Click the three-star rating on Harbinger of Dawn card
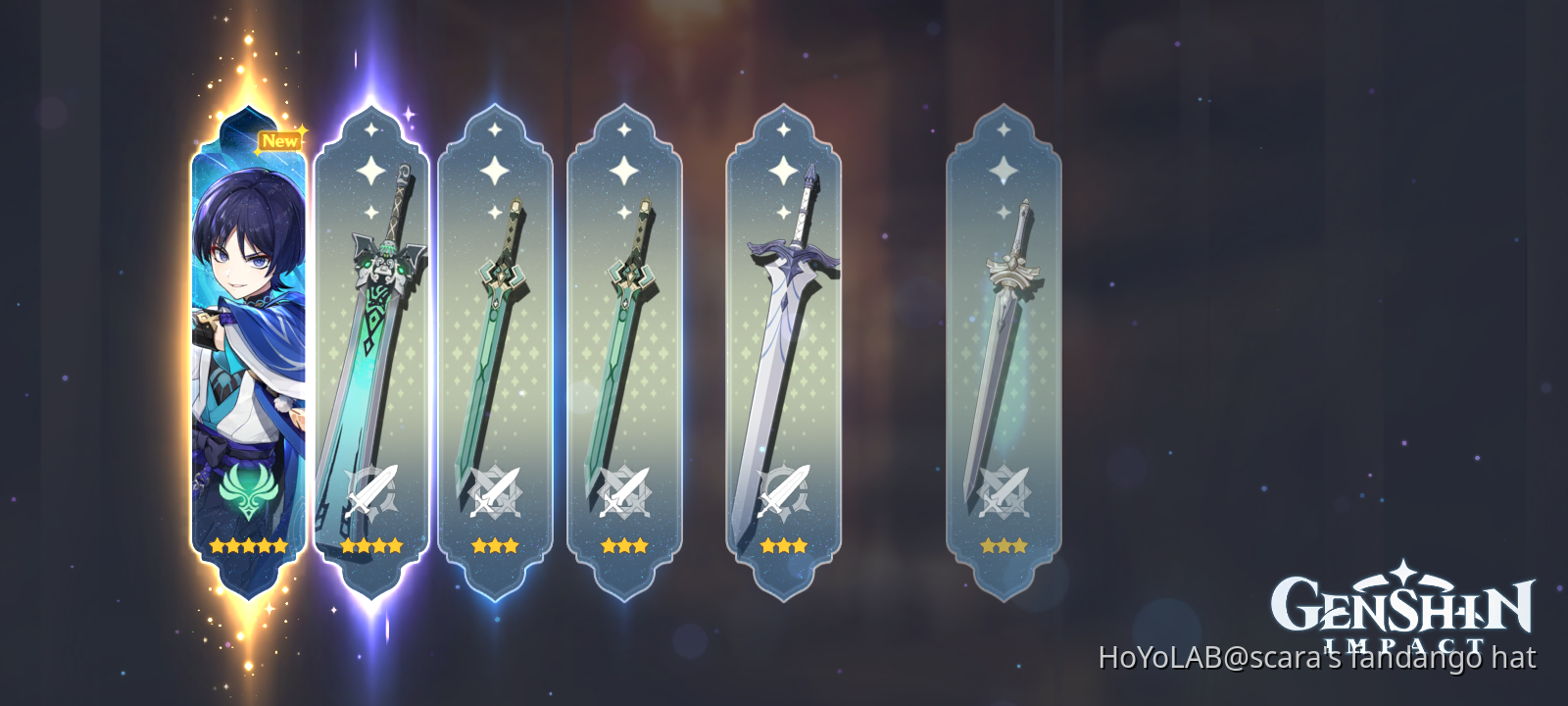Viewport: 1568px width, 706px height. coord(784,546)
